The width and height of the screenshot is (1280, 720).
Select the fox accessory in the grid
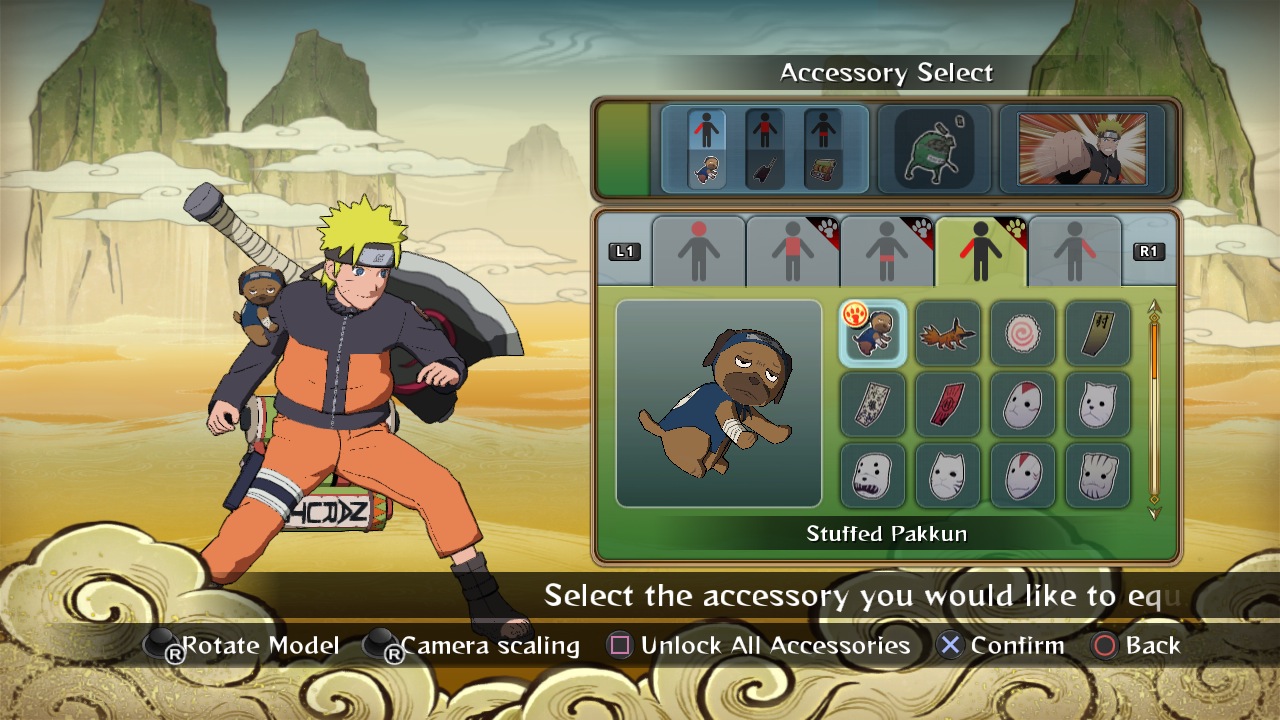pos(947,332)
